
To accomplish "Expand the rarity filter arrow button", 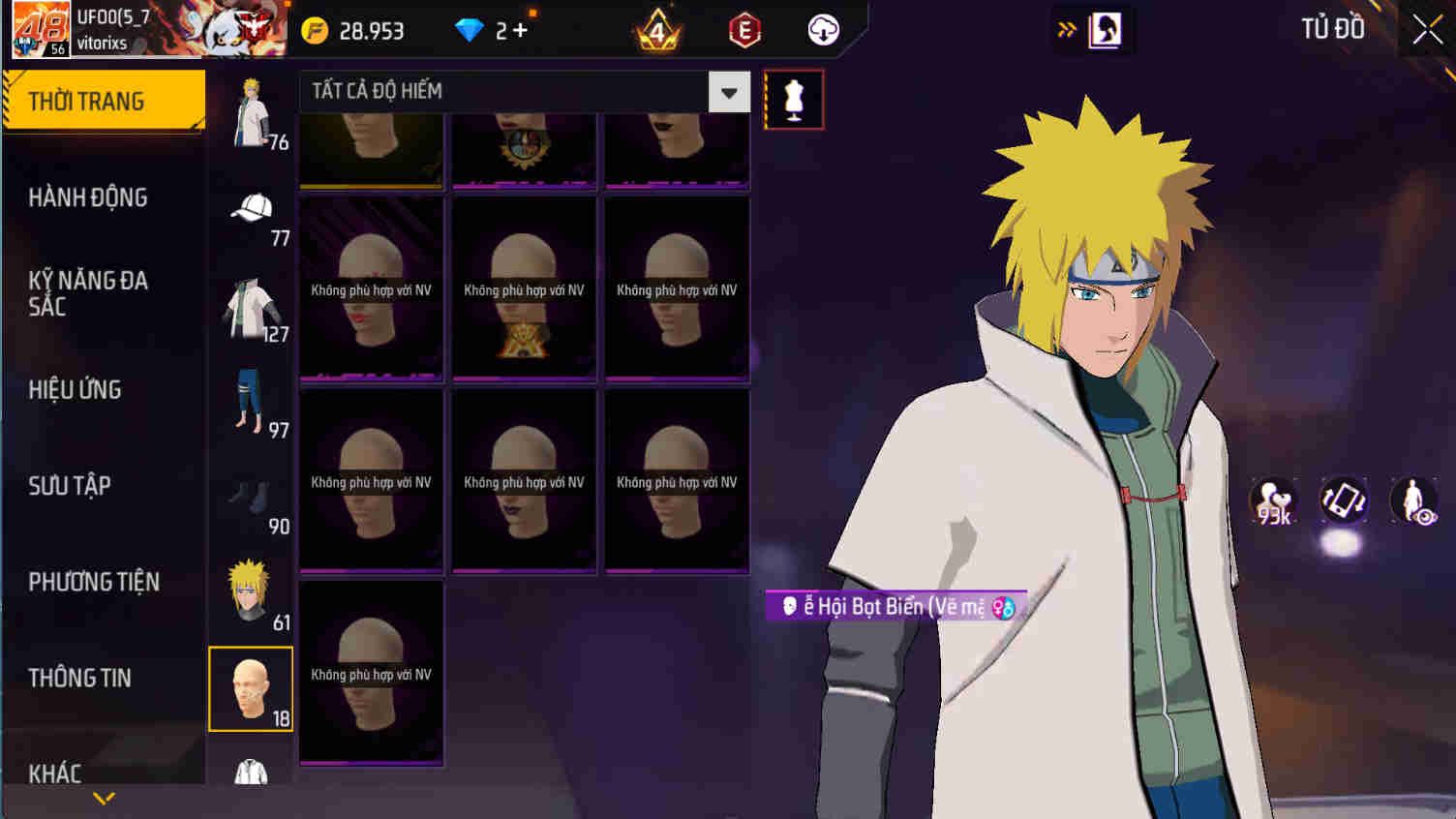I will [x=730, y=91].
